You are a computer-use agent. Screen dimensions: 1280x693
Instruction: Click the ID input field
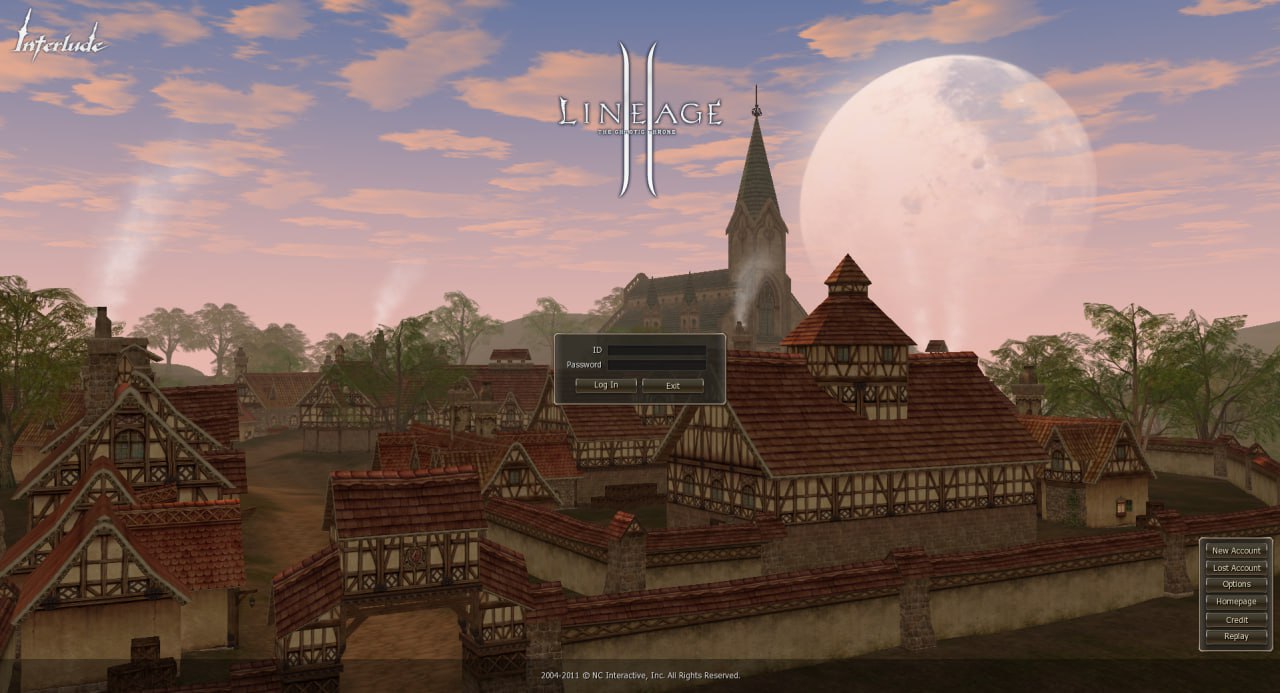(x=656, y=350)
